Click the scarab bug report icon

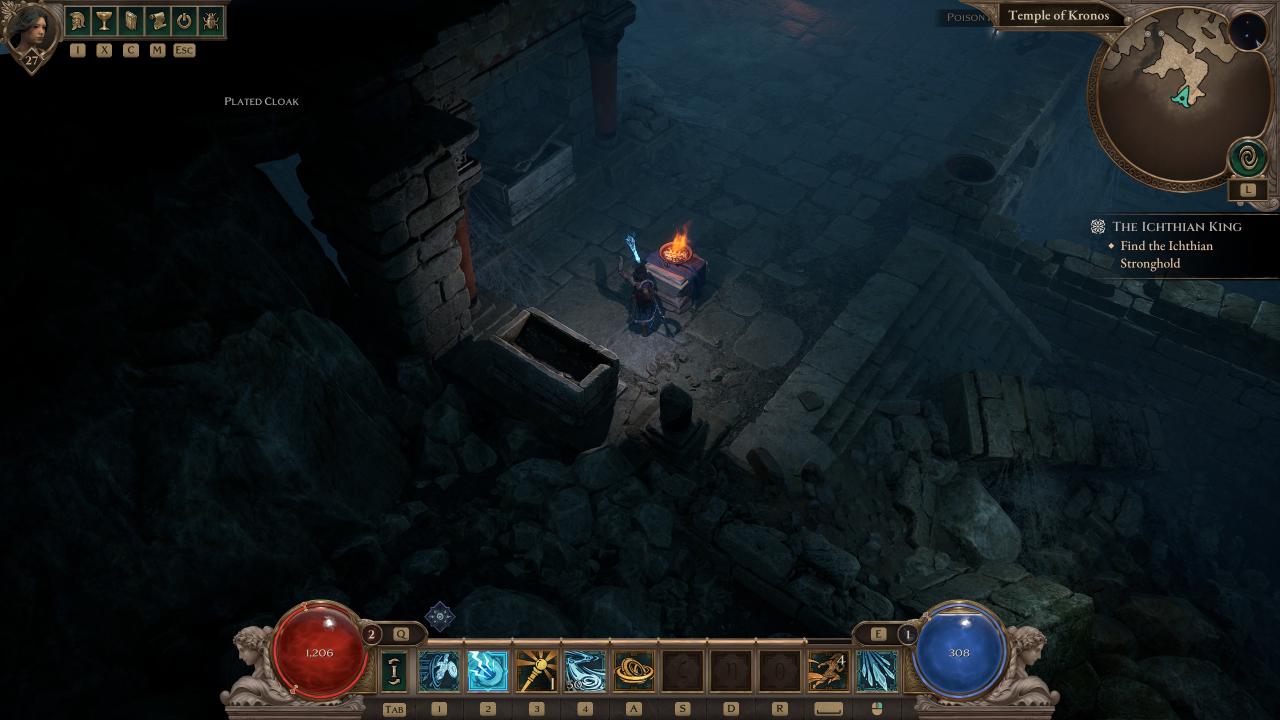[x=211, y=20]
